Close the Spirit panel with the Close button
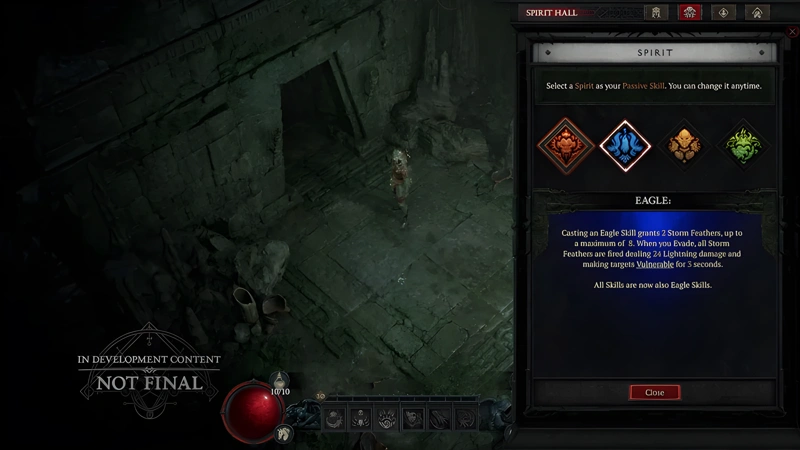The width and height of the screenshot is (800, 450). click(654, 392)
